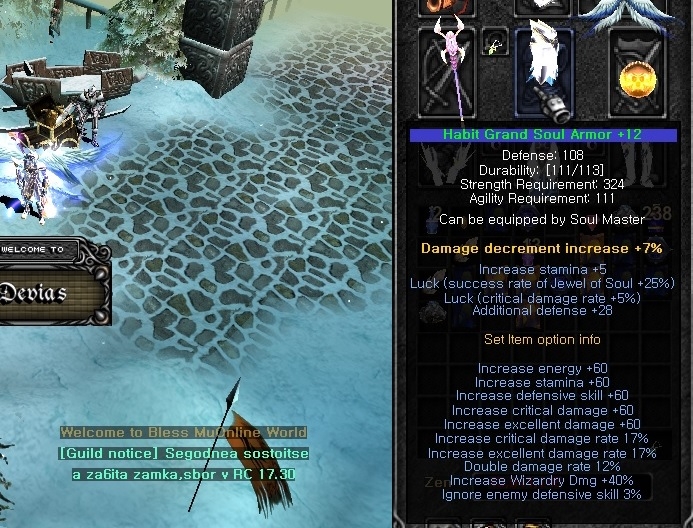Click the helm slot above the armor
693x528 pixels.
543,7
